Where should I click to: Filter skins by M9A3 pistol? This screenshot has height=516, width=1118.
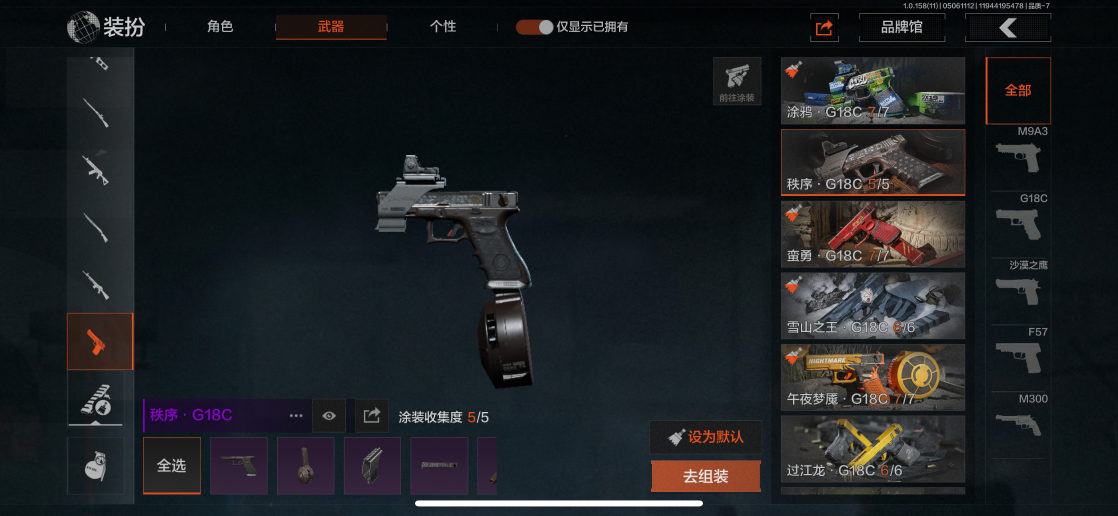[x=1018, y=152]
